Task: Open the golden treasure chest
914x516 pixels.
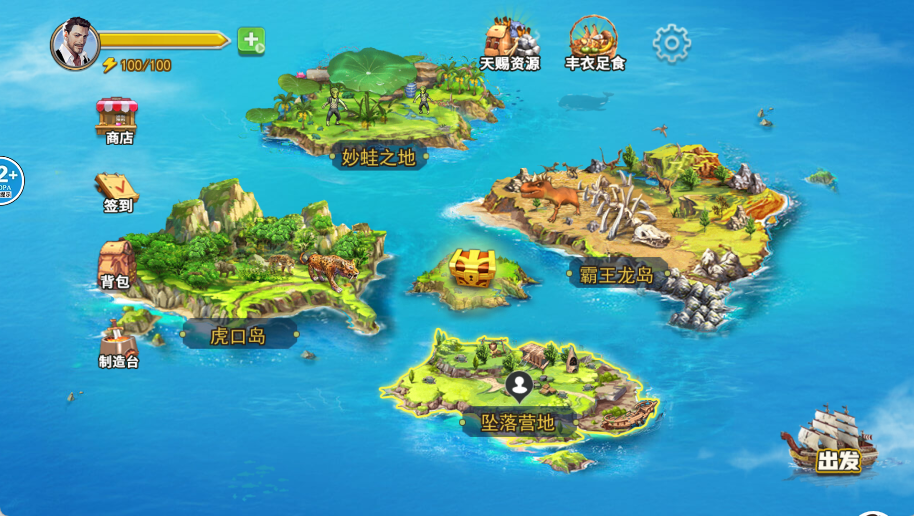Action: (472, 268)
